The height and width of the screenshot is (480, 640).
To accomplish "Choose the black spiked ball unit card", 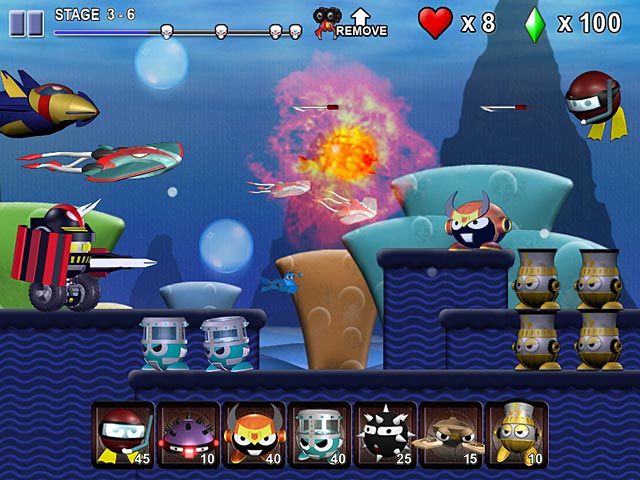I will click(x=384, y=436).
